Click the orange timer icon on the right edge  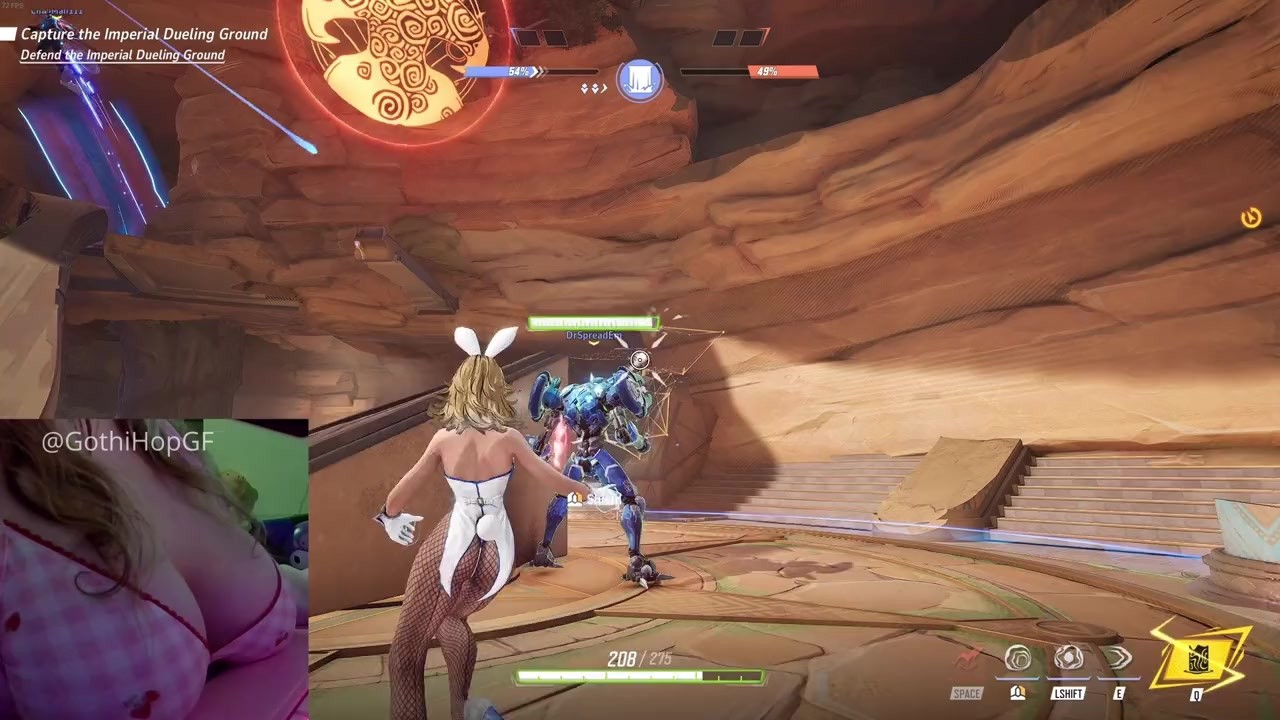point(1251,218)
